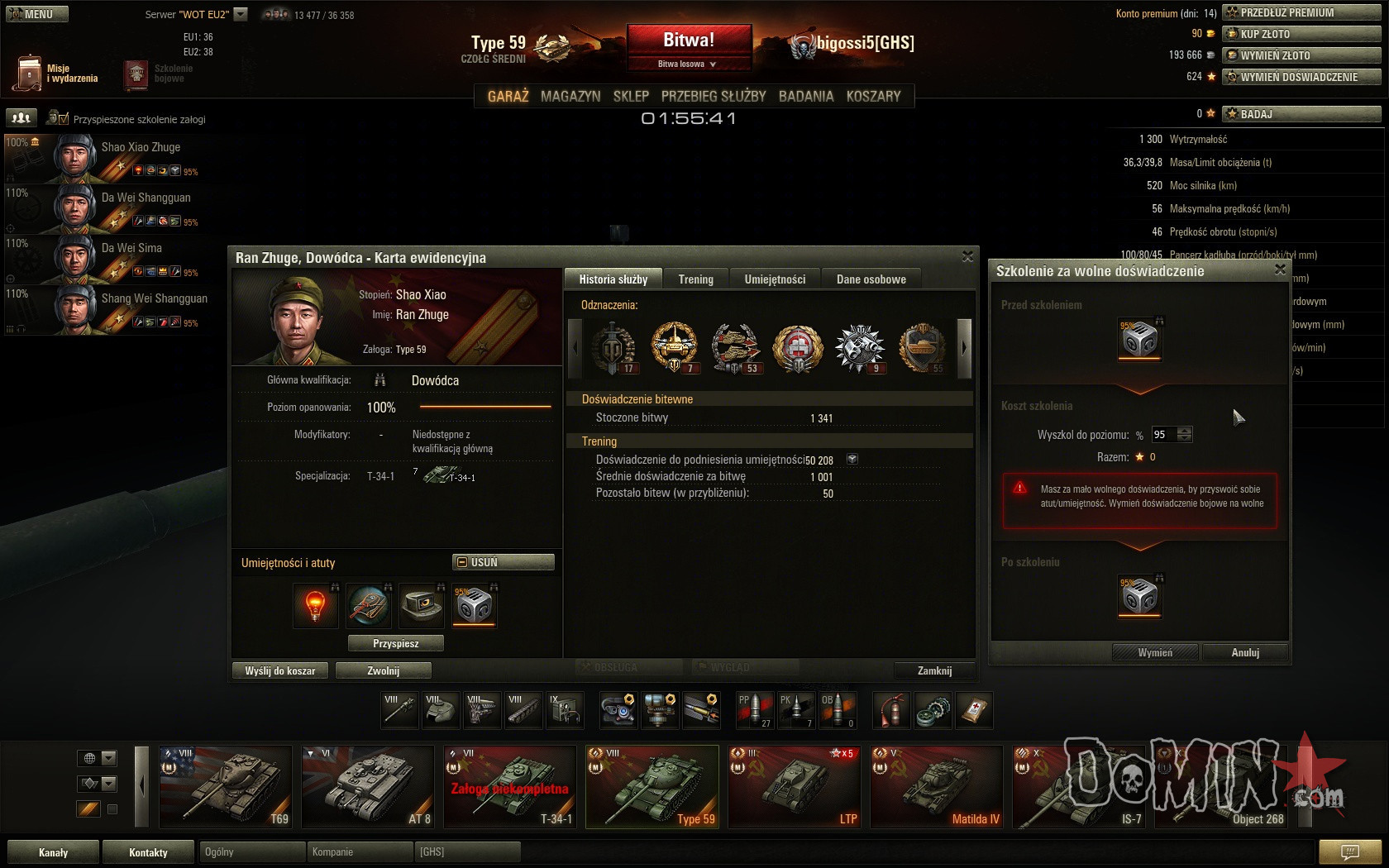Open the MENU button
The width and height of the screenshot is (1389, 868).
(x=37, y=14)
